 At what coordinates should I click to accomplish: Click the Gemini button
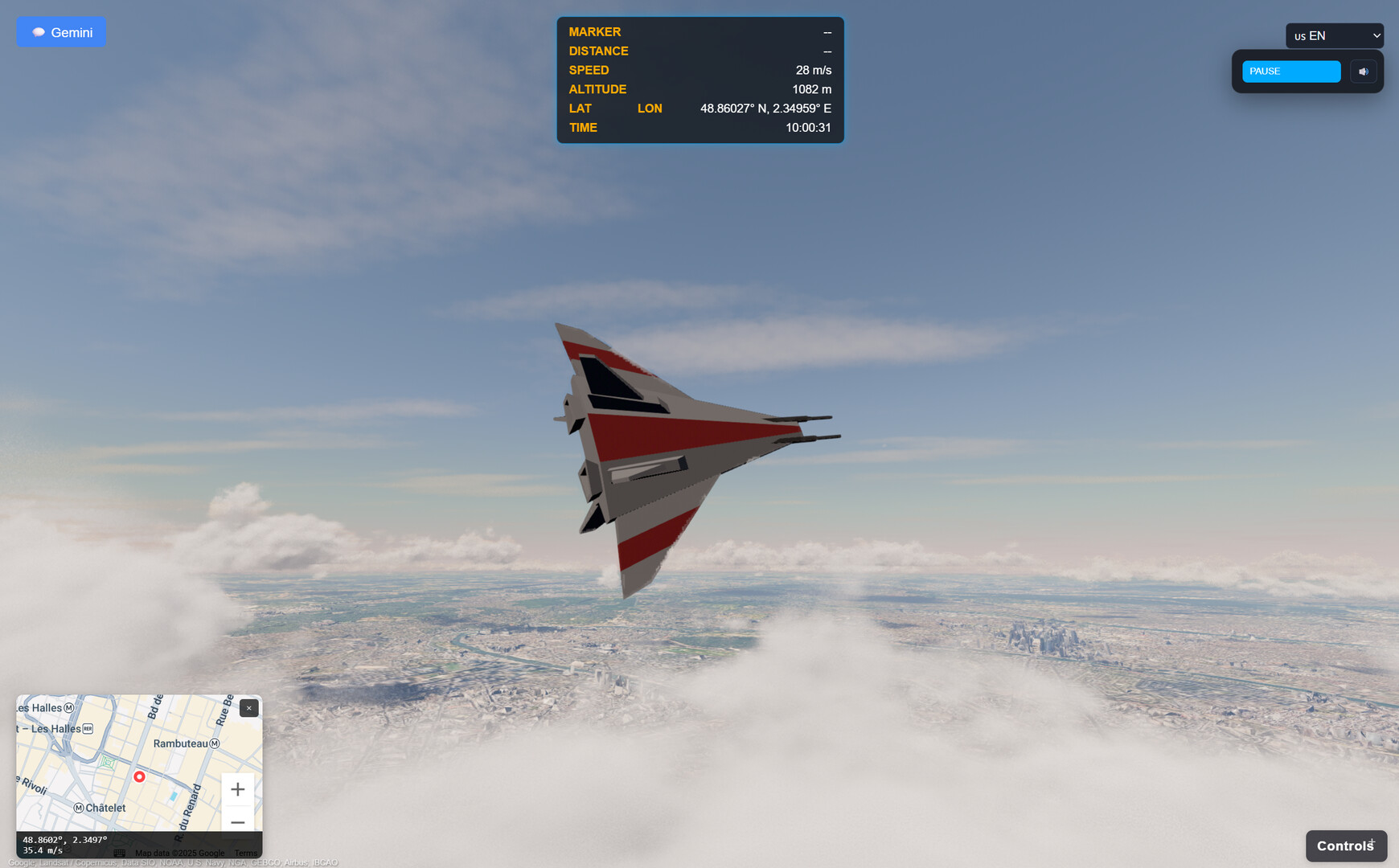click(61, 31)
